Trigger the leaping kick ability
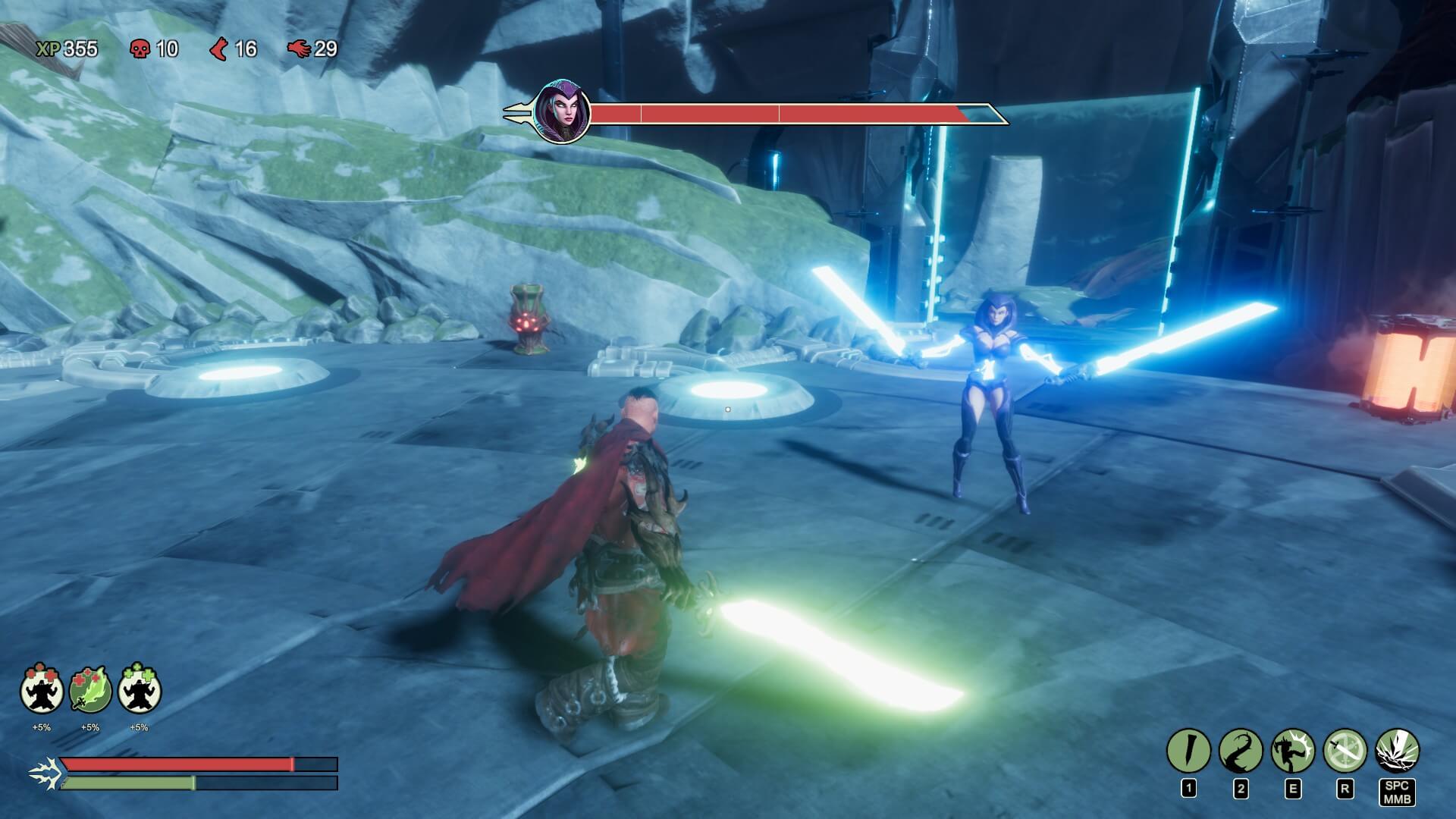The image size is (1456, 819). (1293, 751)
